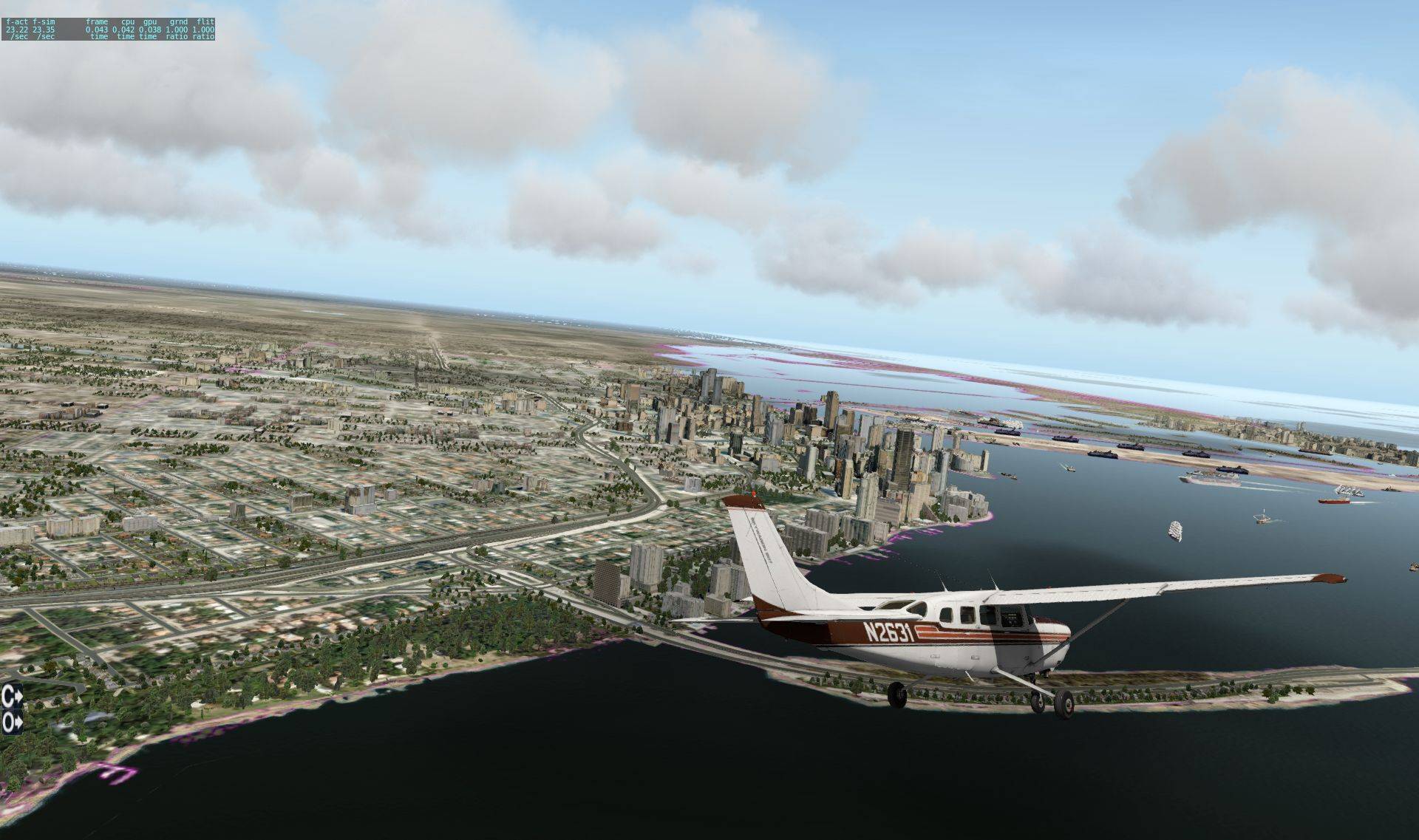1419x840 pixels.
Task: Open the "C" arrow side panel tab
Action: (11, 695)
